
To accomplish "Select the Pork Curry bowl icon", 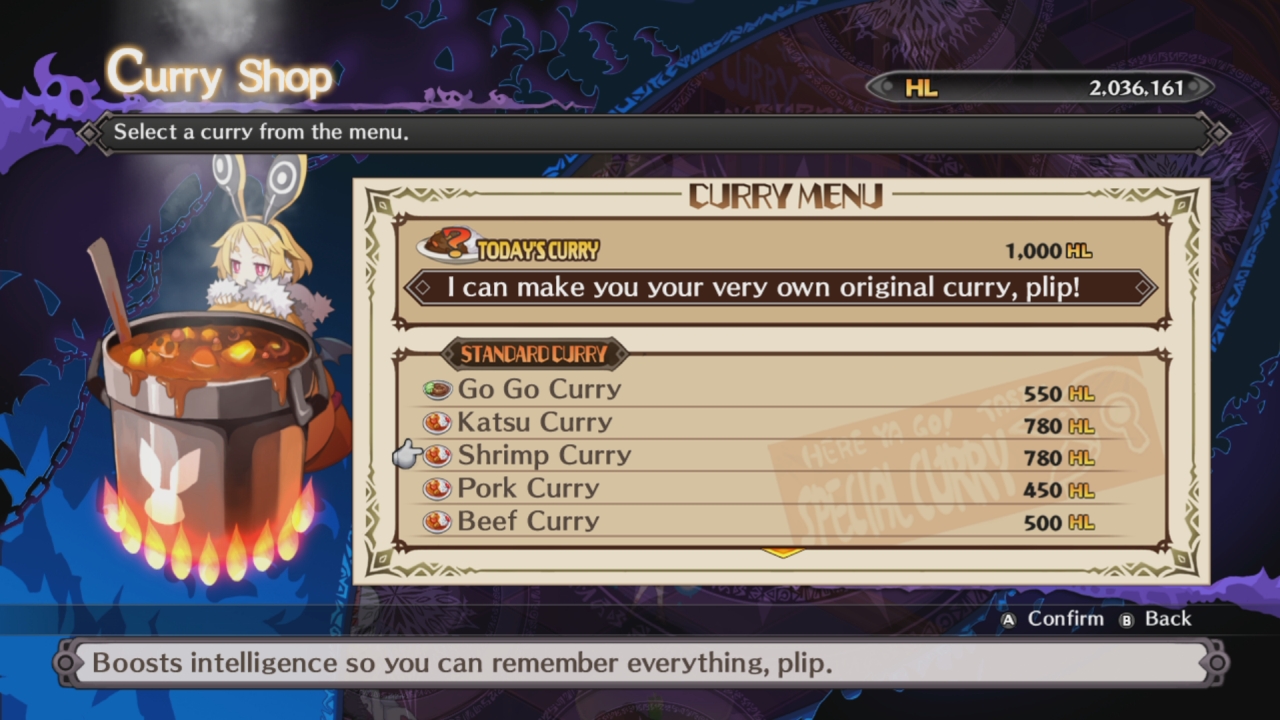I will point(437,487).
